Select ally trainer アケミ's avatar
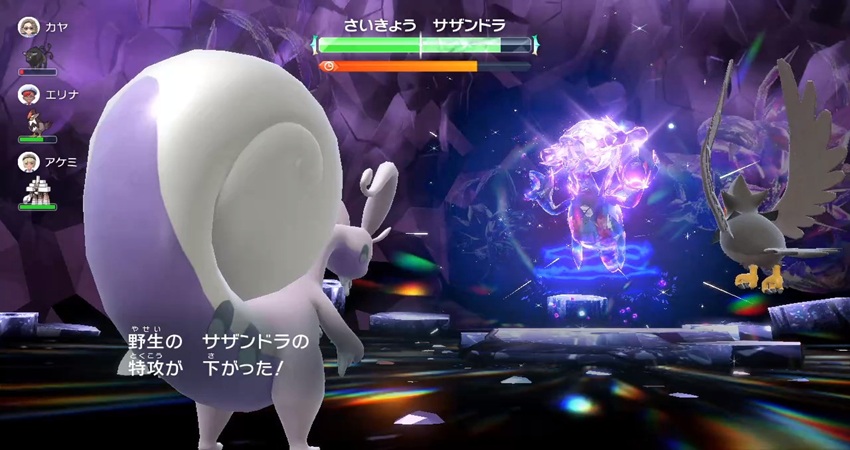The height and width of the screenshot is (450, 850). coord(27,160)
